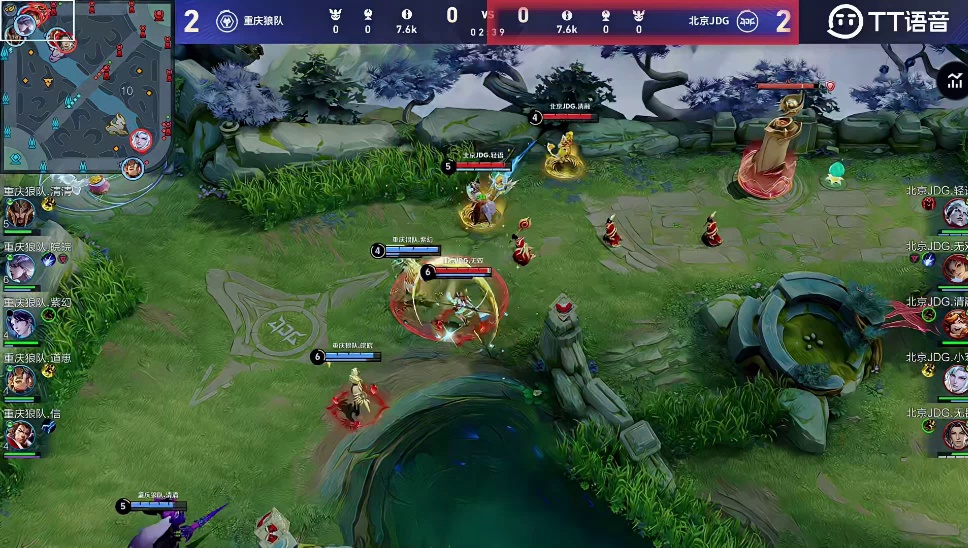The image size is (968, 548).
Task: Select 重庆狼队.紫幻 hero portrait
Action: tap(20, 324)
